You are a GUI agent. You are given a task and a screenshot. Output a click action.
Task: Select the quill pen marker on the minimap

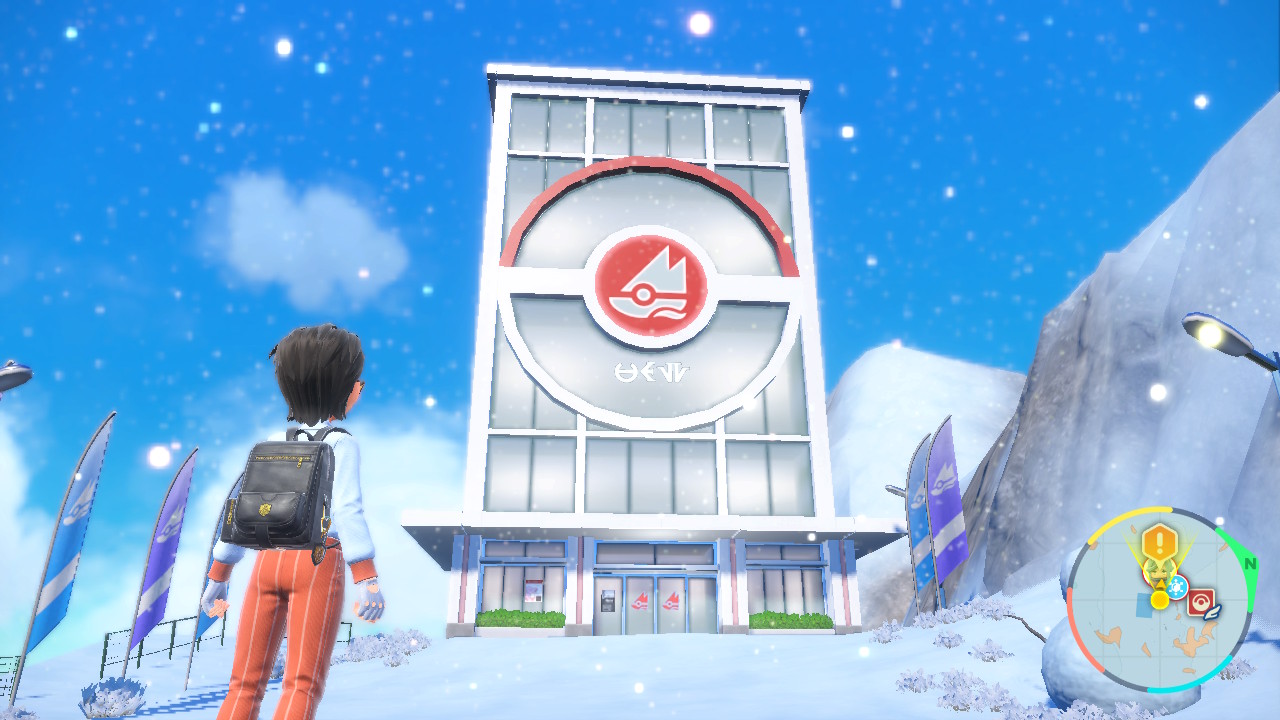pyautogui.click(x=1211, y=612)
